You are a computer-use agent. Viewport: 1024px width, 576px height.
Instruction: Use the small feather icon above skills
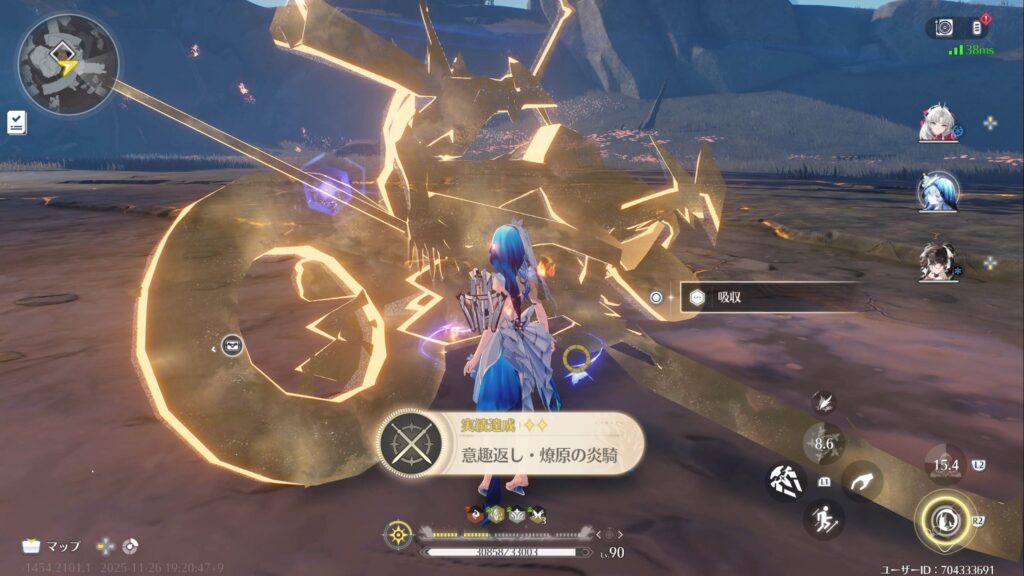click(x=824, y=401)
